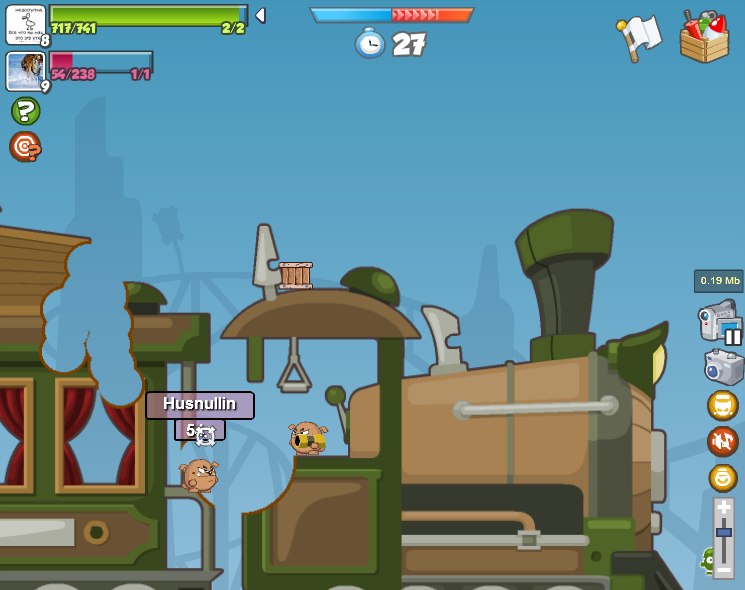
Task: Pause the video camera recording
Action: coord(721,323)
